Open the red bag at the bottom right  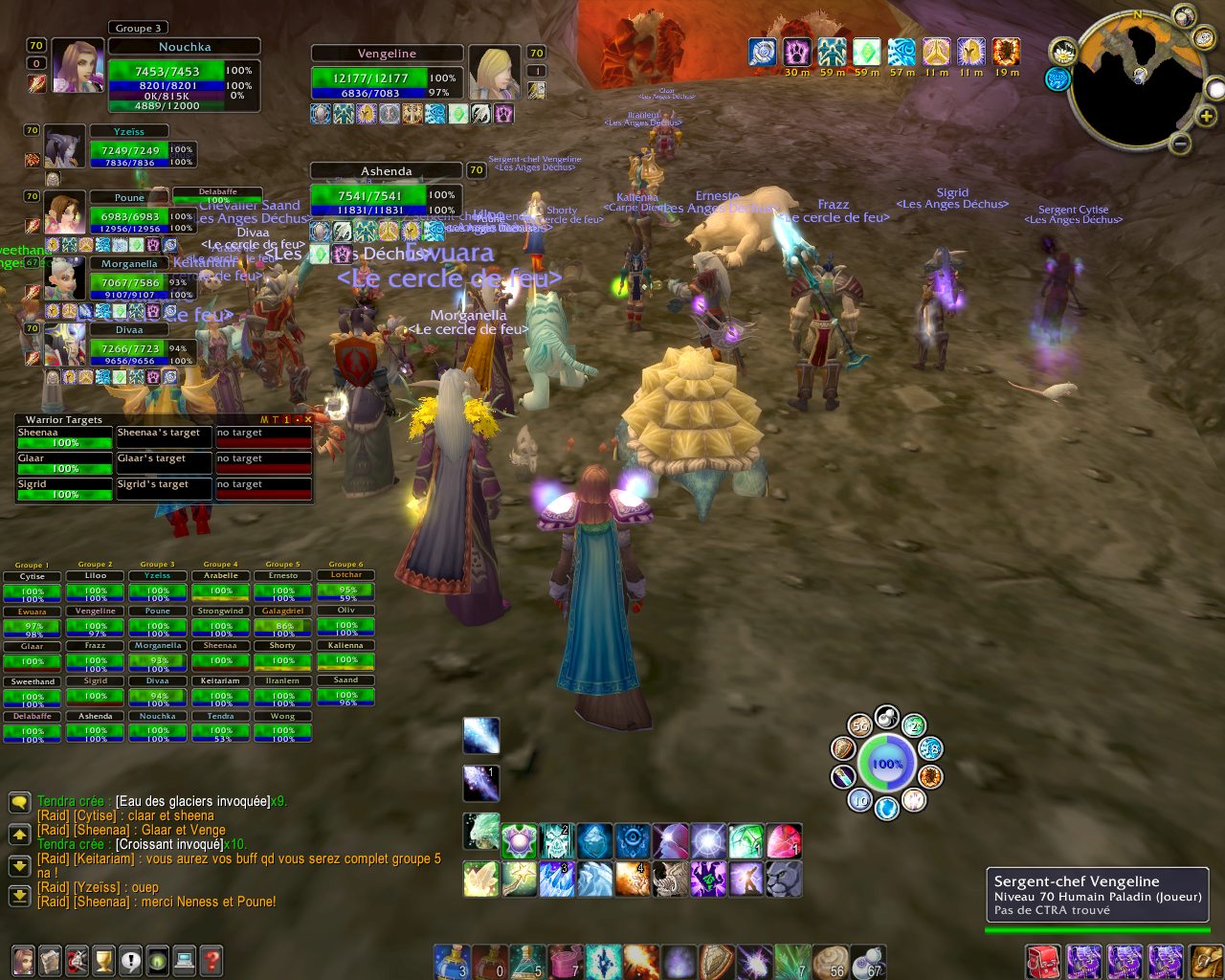[x=1042, y=960]
